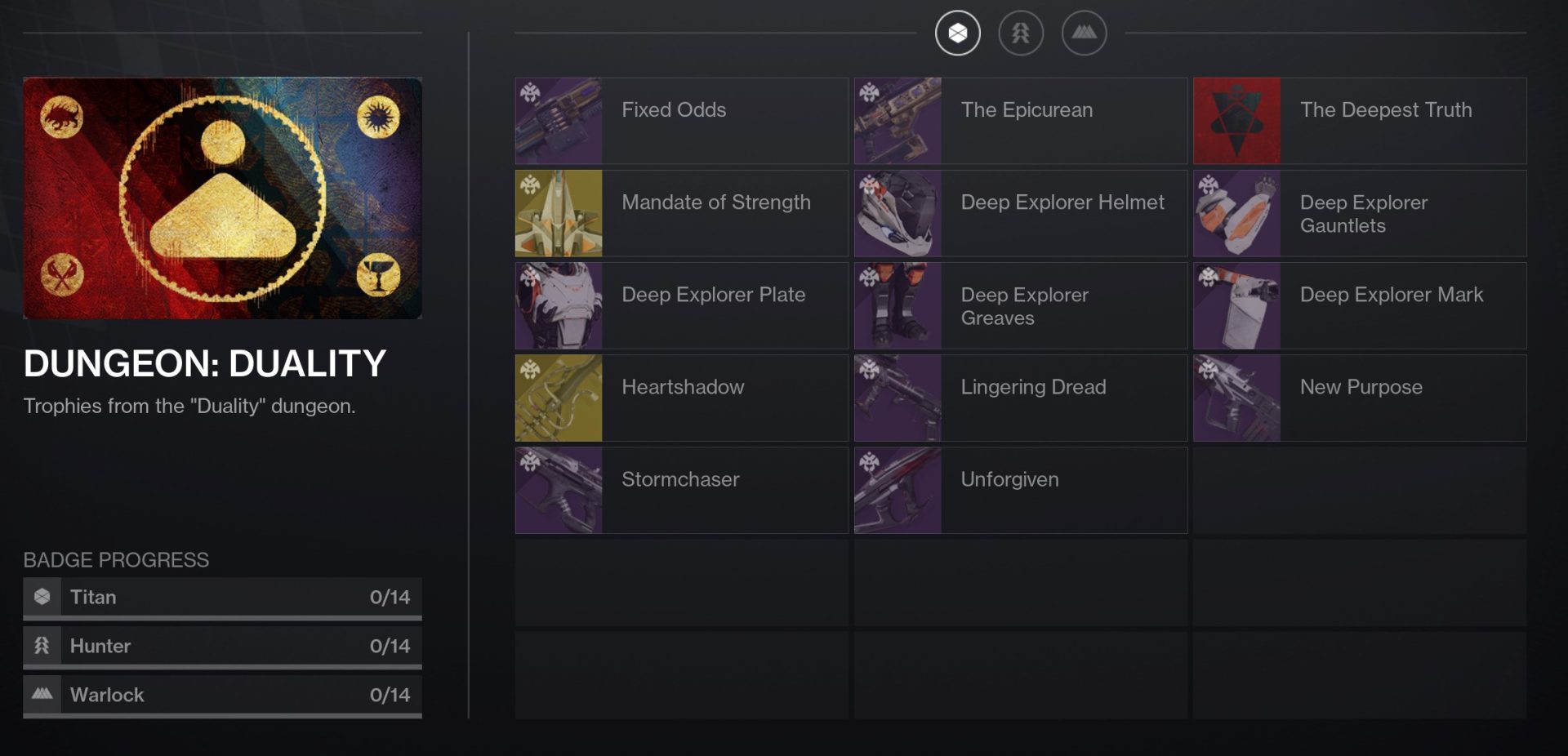Viewport: 1568px width, 756px height.
Task: Select the Titan badge progress row
Action: [x=222, y=598]
